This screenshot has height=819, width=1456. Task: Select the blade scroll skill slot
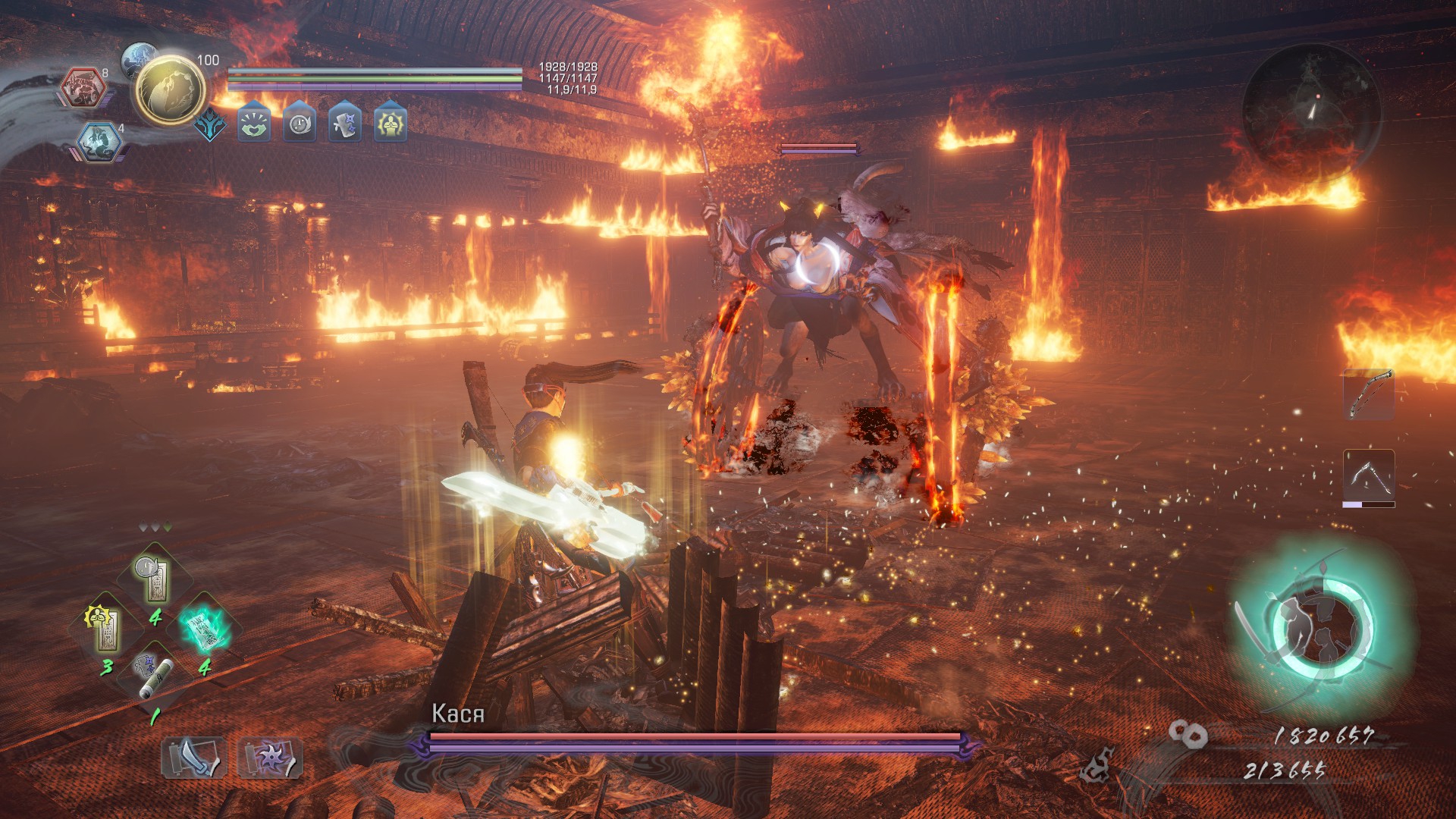tap(193, 757)
